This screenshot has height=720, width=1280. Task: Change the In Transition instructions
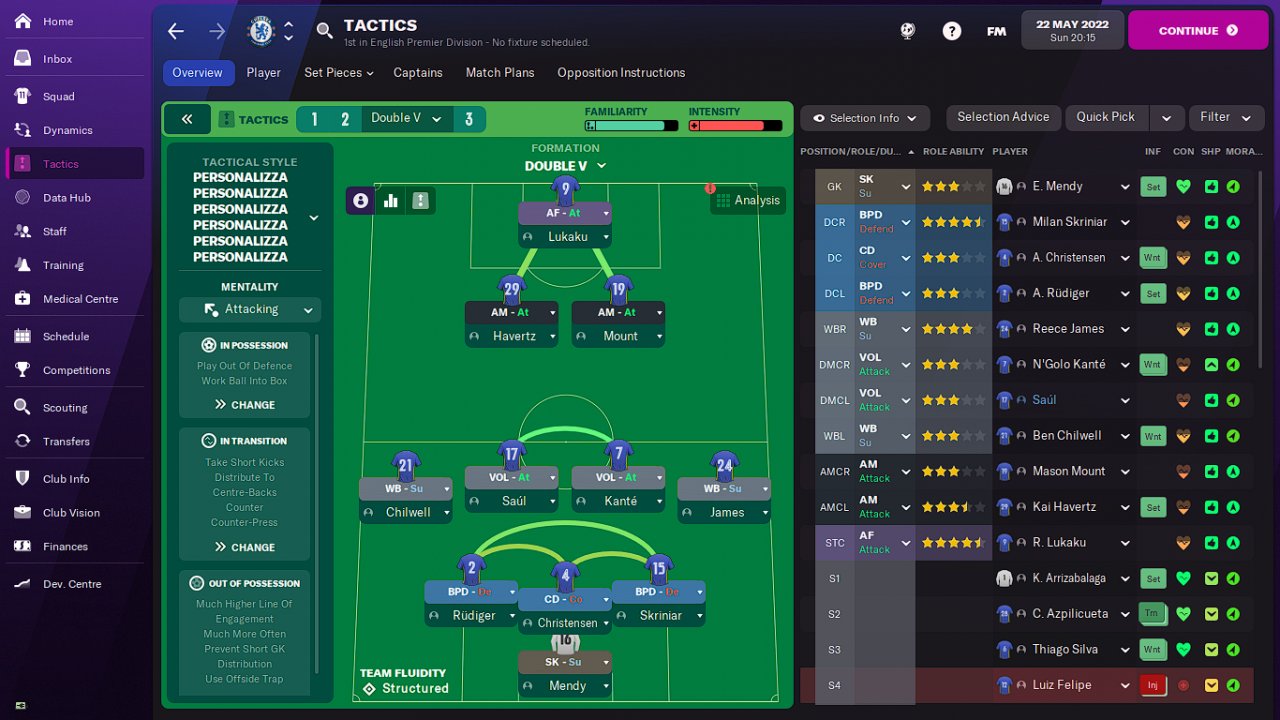[245, 547]
